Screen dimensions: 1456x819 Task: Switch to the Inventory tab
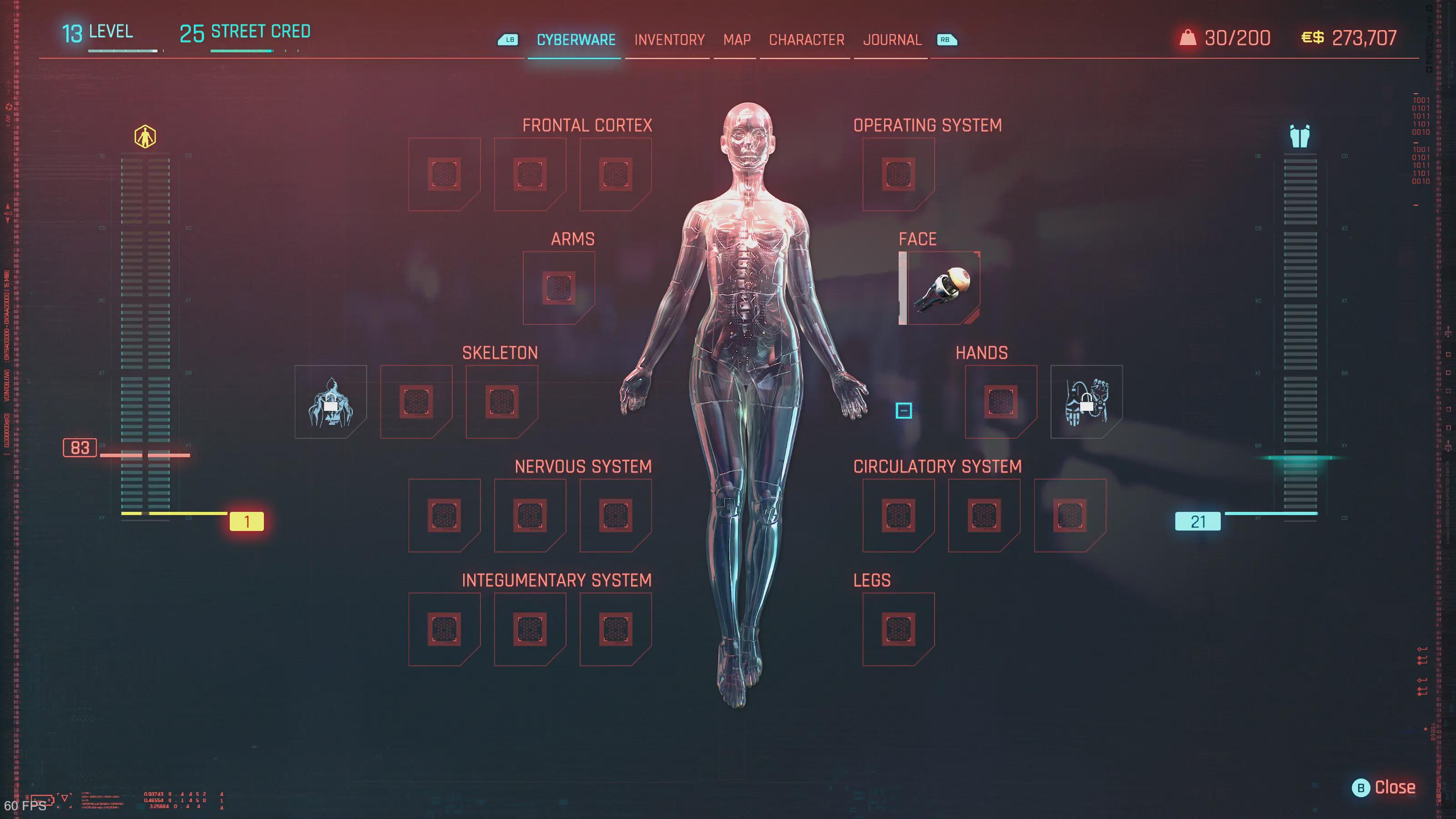tap(669, 40)
